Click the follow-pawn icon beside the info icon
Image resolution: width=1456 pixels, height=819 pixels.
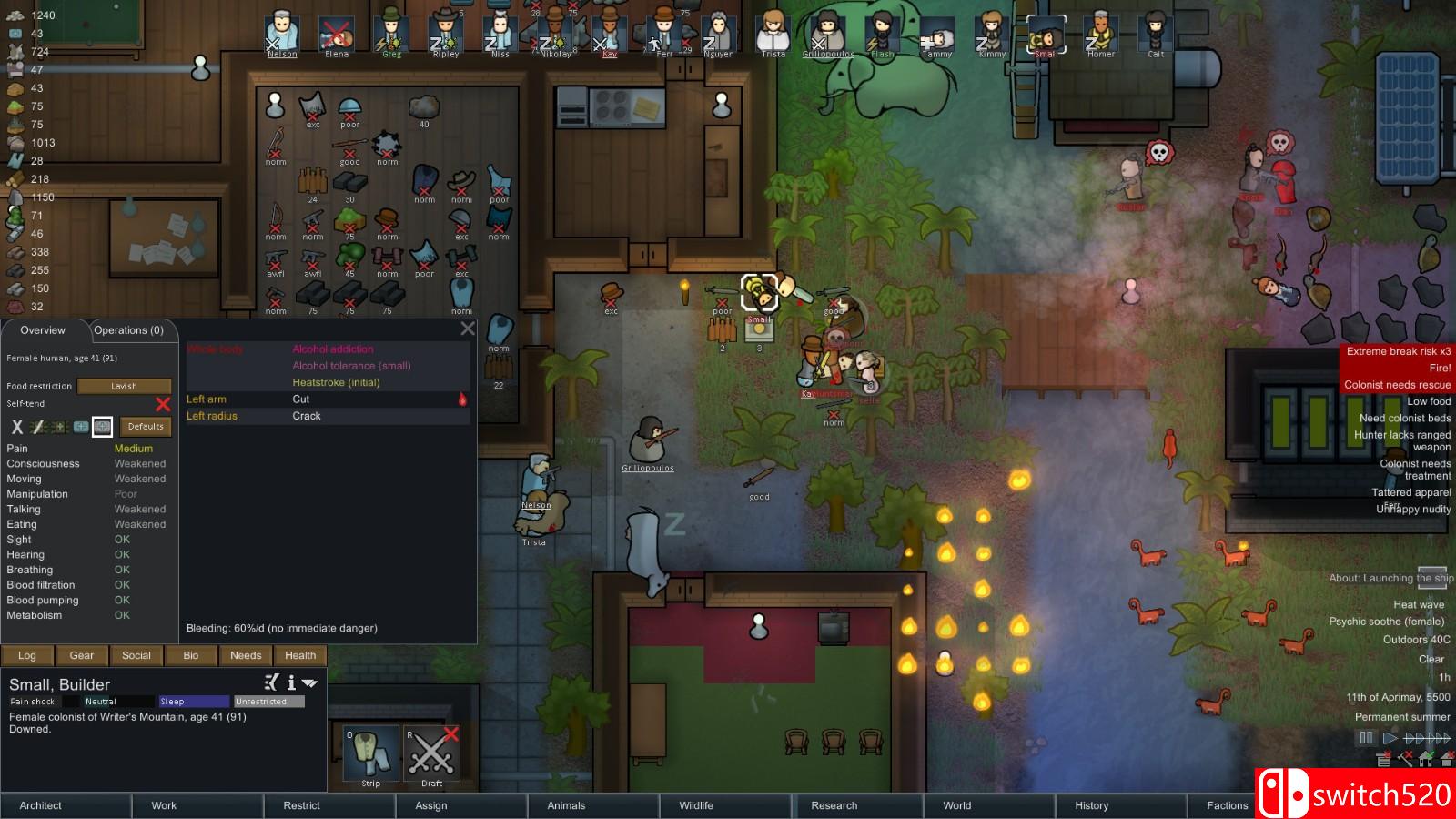[269, 682]
